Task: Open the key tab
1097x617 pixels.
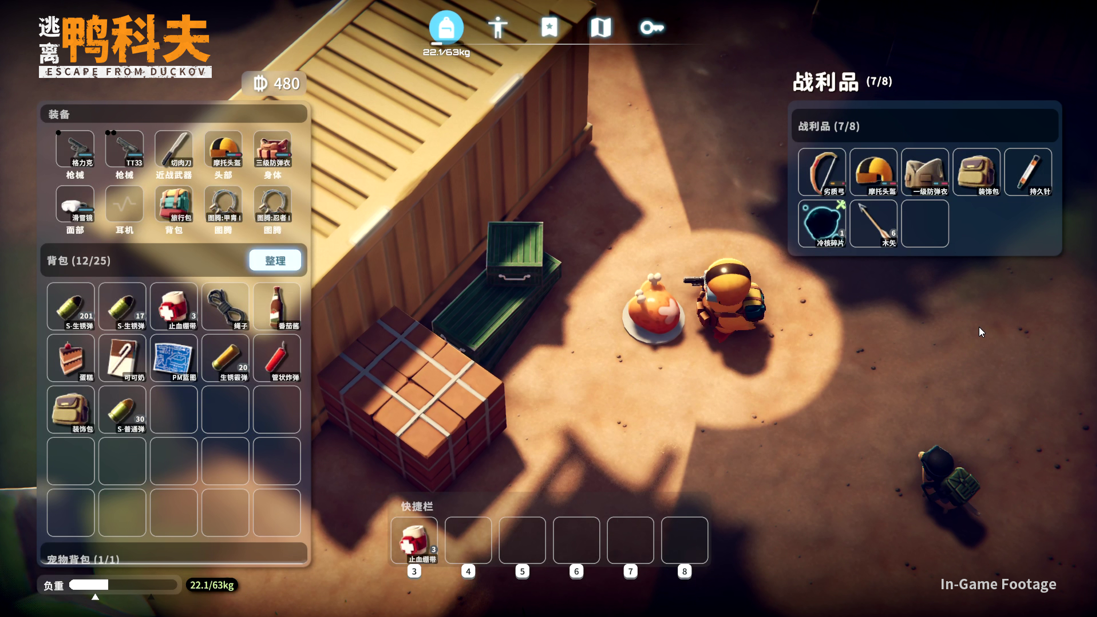Action: [x=651, y=28]
